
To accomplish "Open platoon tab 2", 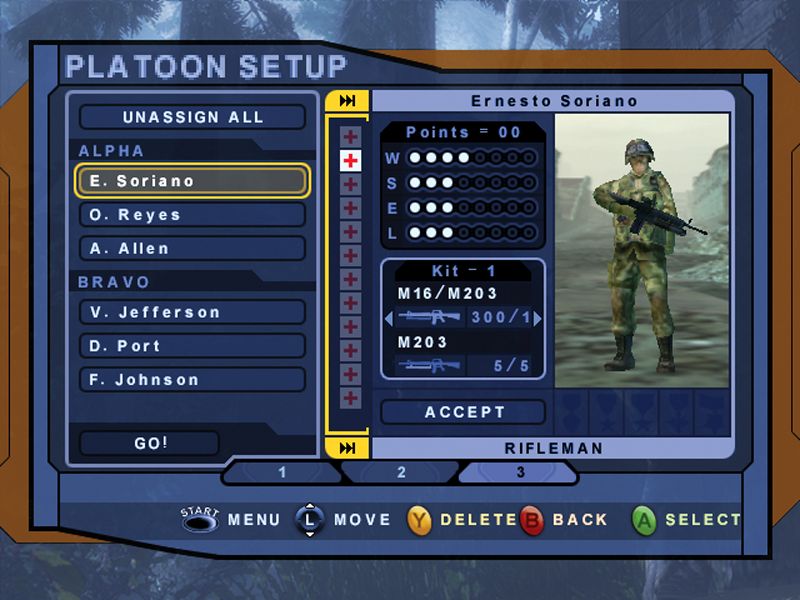I will 401,472.
